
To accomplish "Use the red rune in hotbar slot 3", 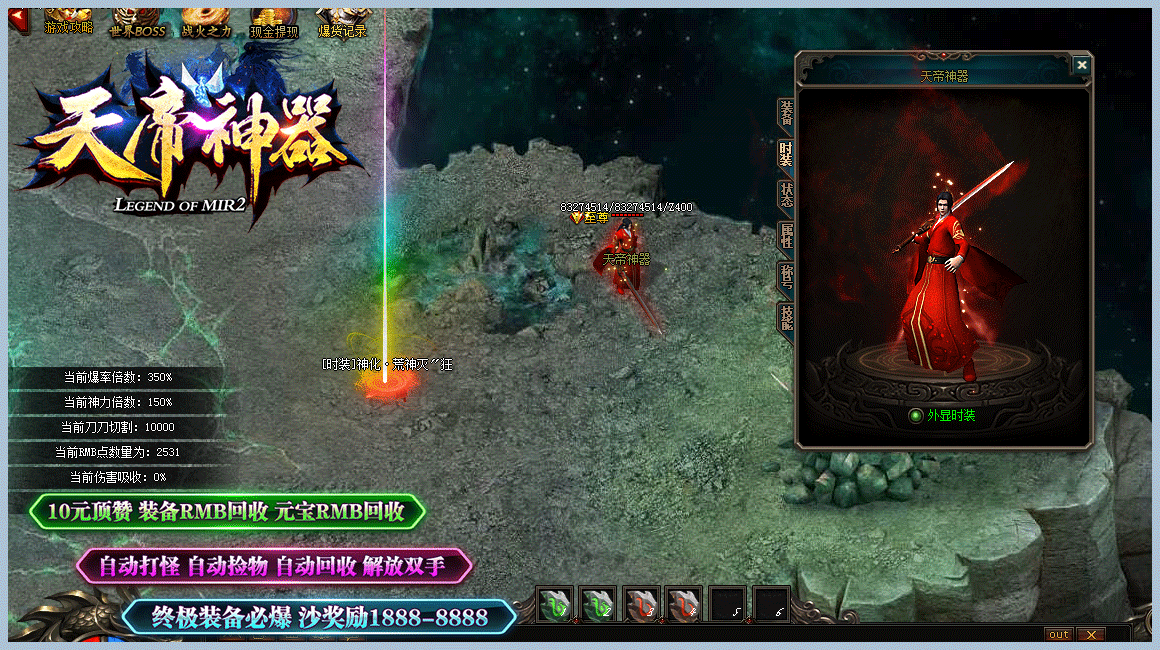I will pyautogui.click(x=642, y=605).
